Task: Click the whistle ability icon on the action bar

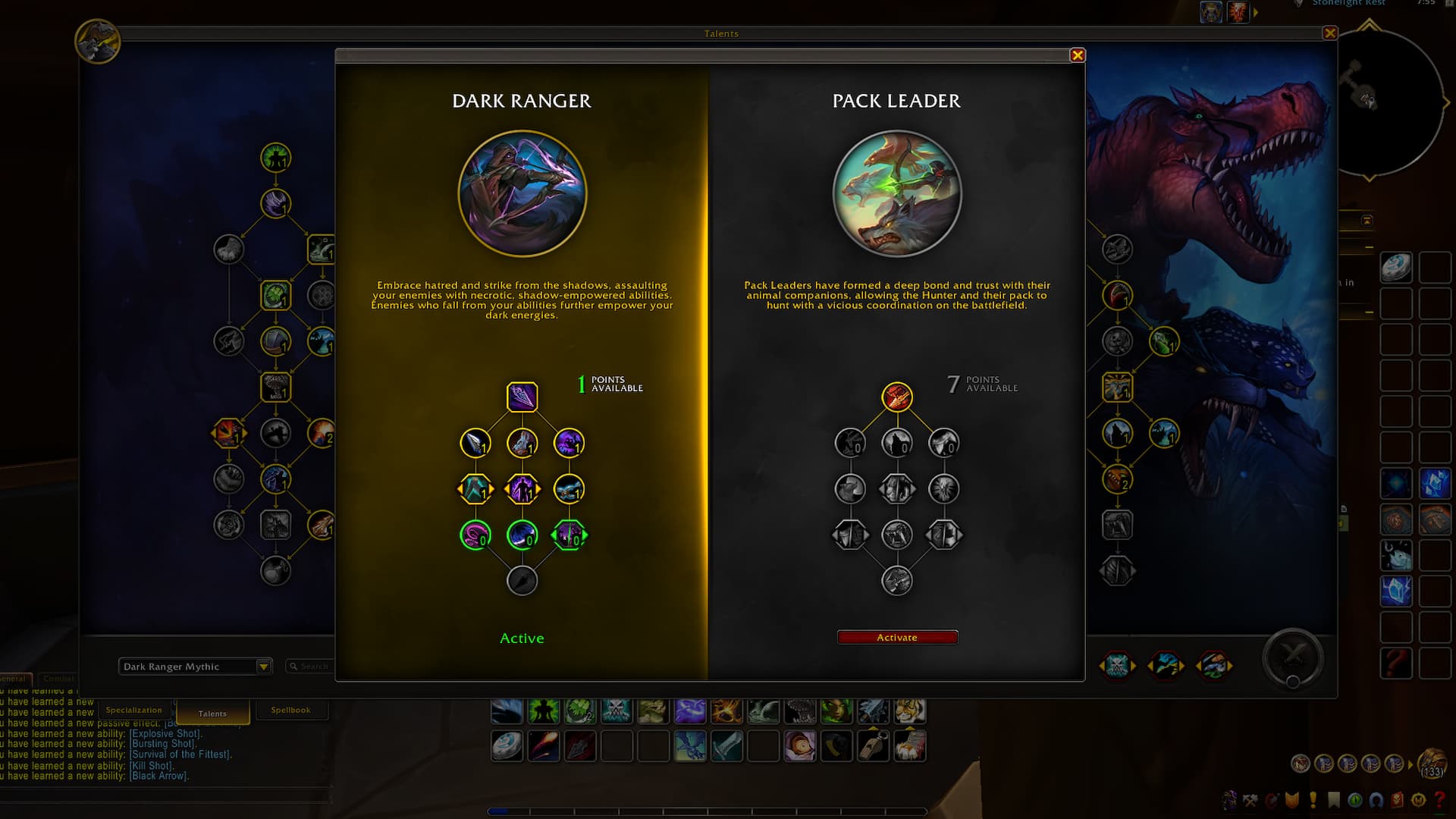Action: (x=872, y=747)
